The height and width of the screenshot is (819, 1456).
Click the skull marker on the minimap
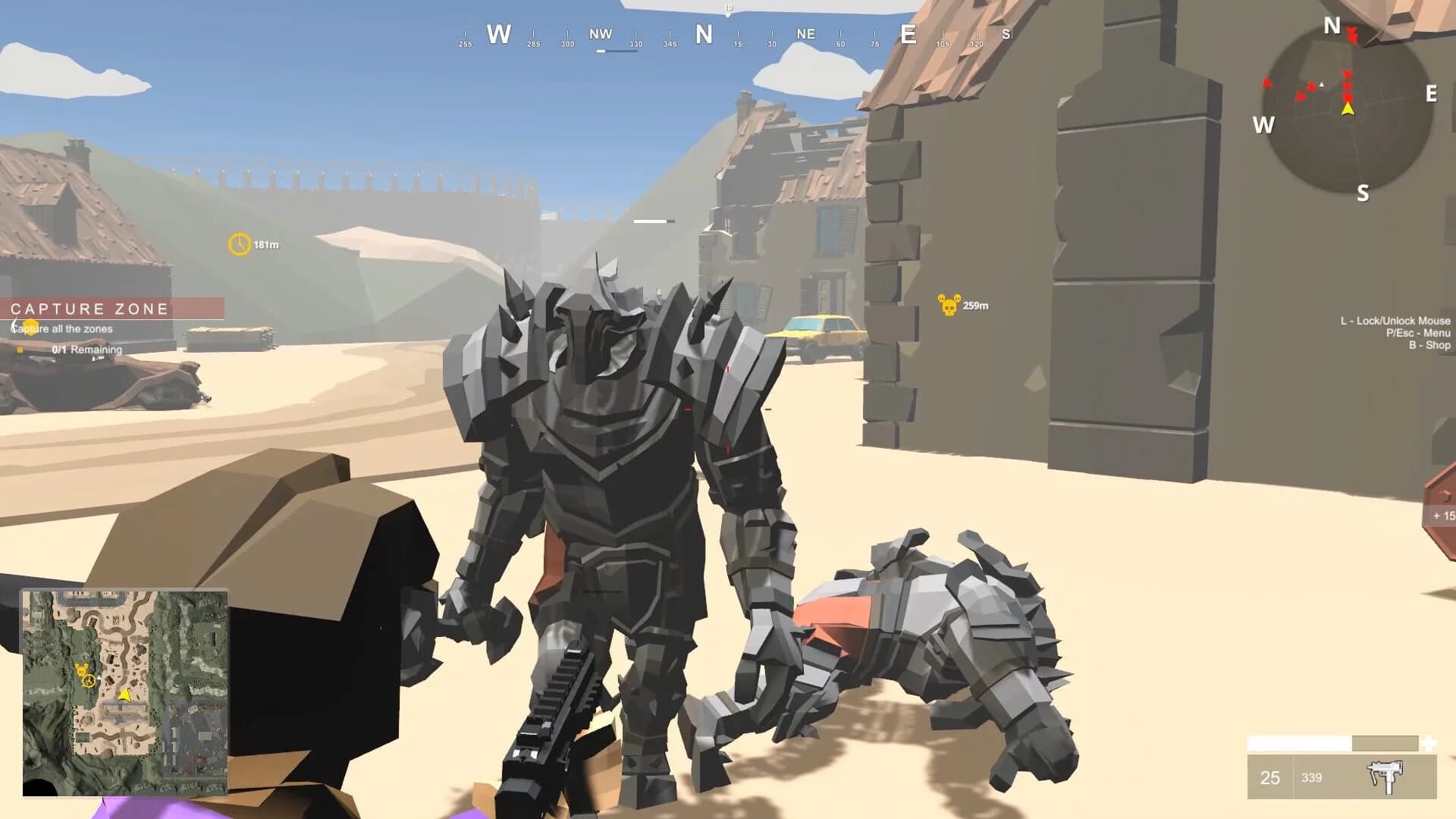(81, 670)
